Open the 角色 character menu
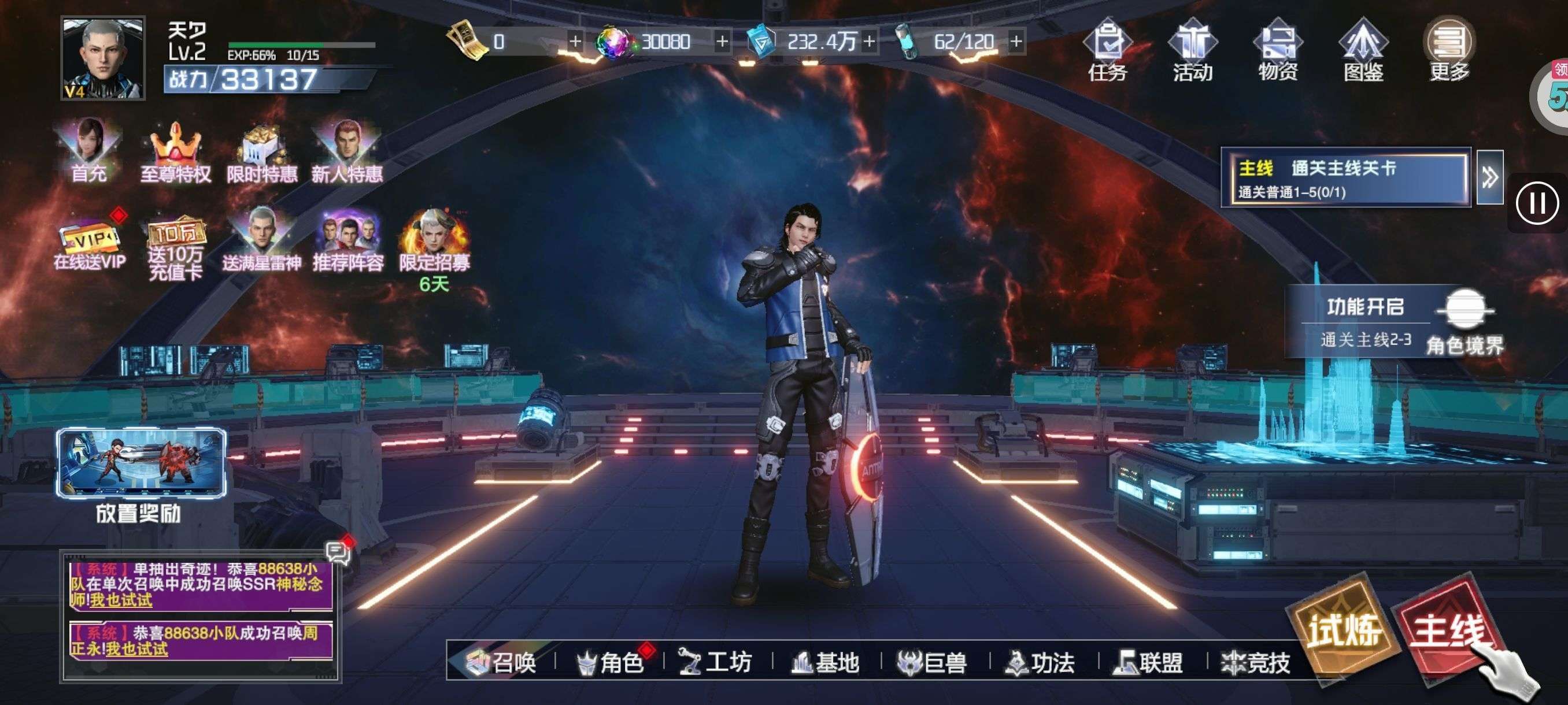The width and height of the screenshot is (1568, 705). pyautogui.click(x=611, y=662)
